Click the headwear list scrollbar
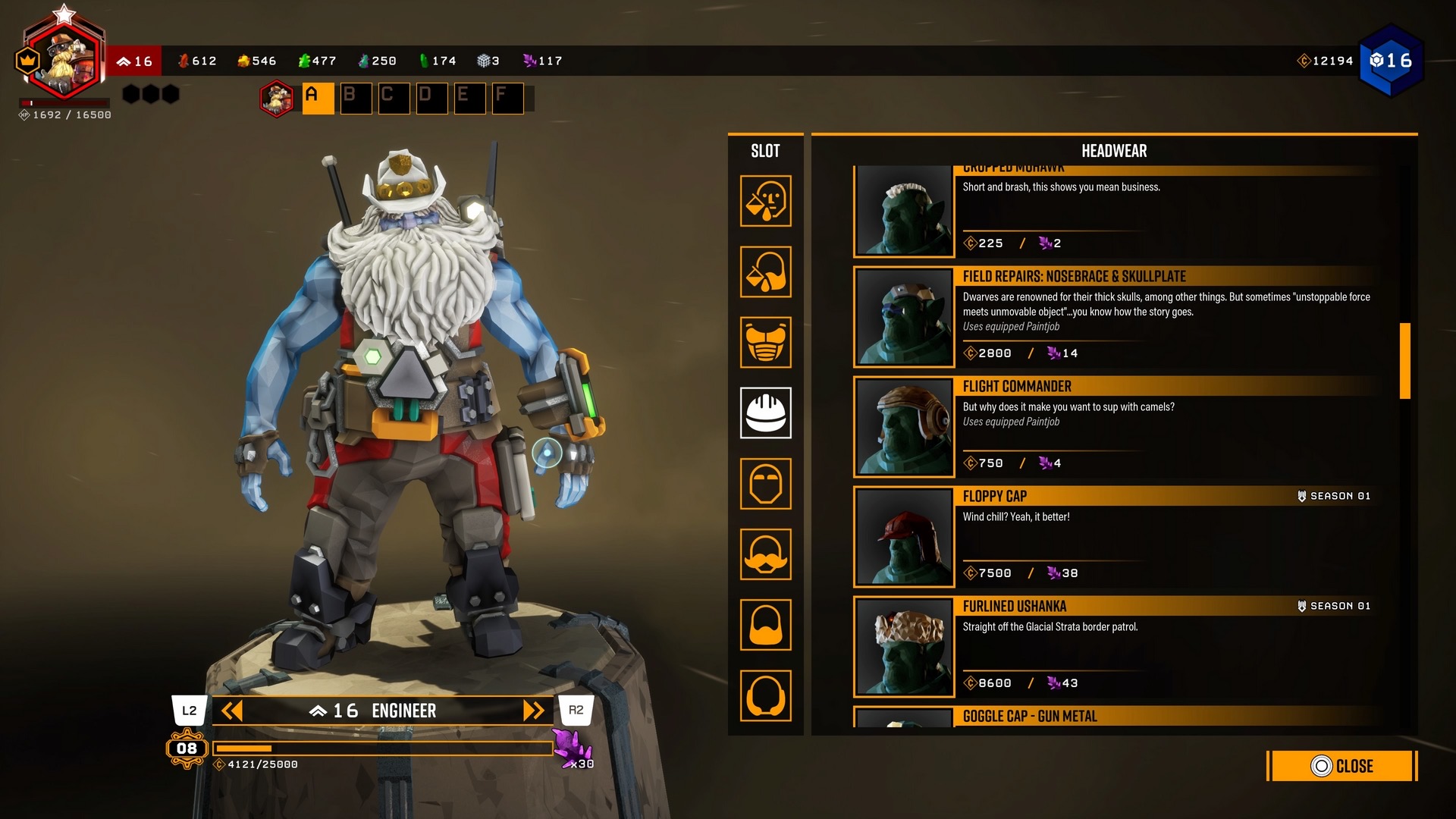The height and width of the screenshot is (819, 1456). (1404, 361)
